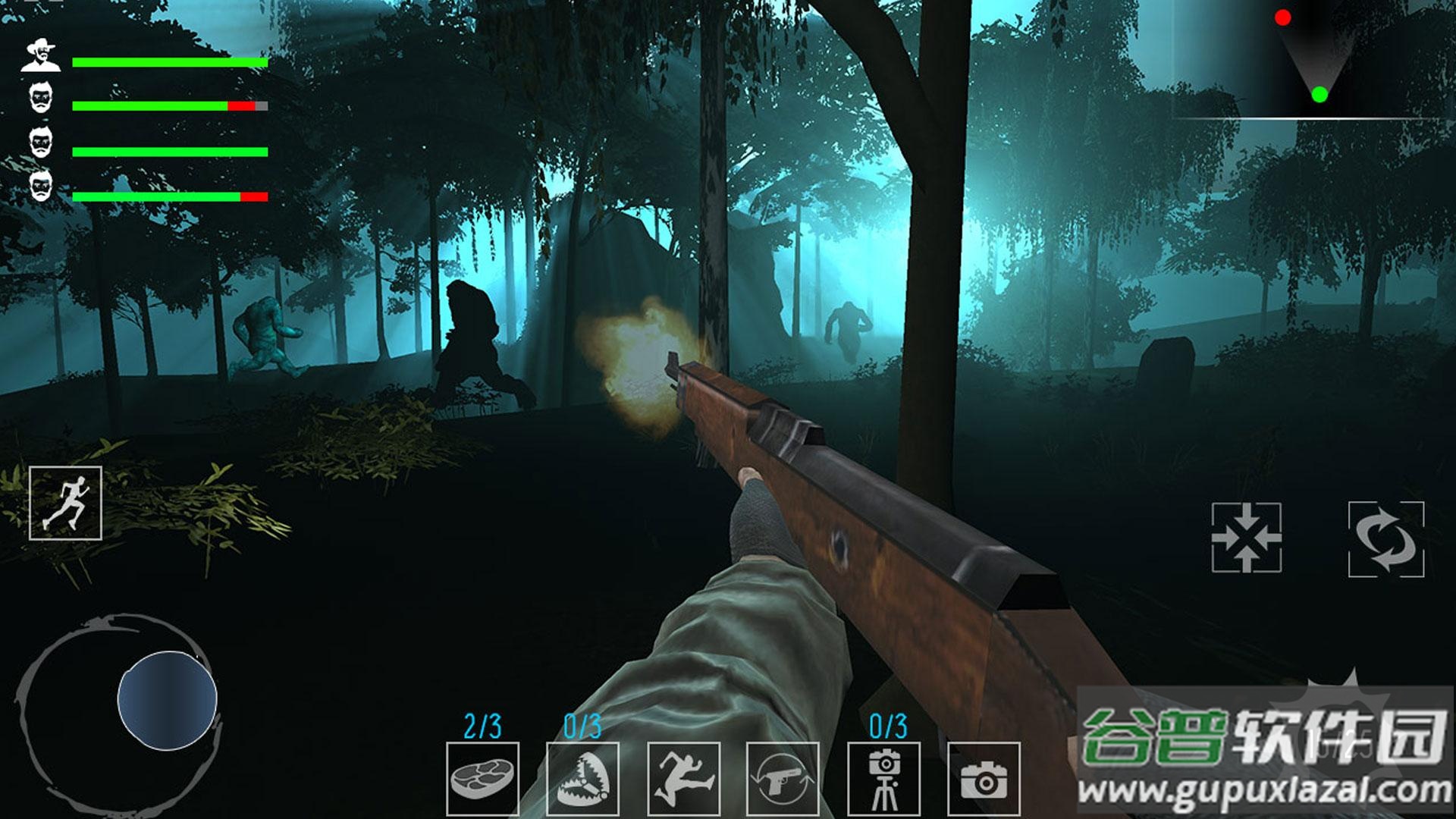Viewport: 1456px width, 819px height.
Task: Select the hunter with hat portrait
Action: coord(41,56)
